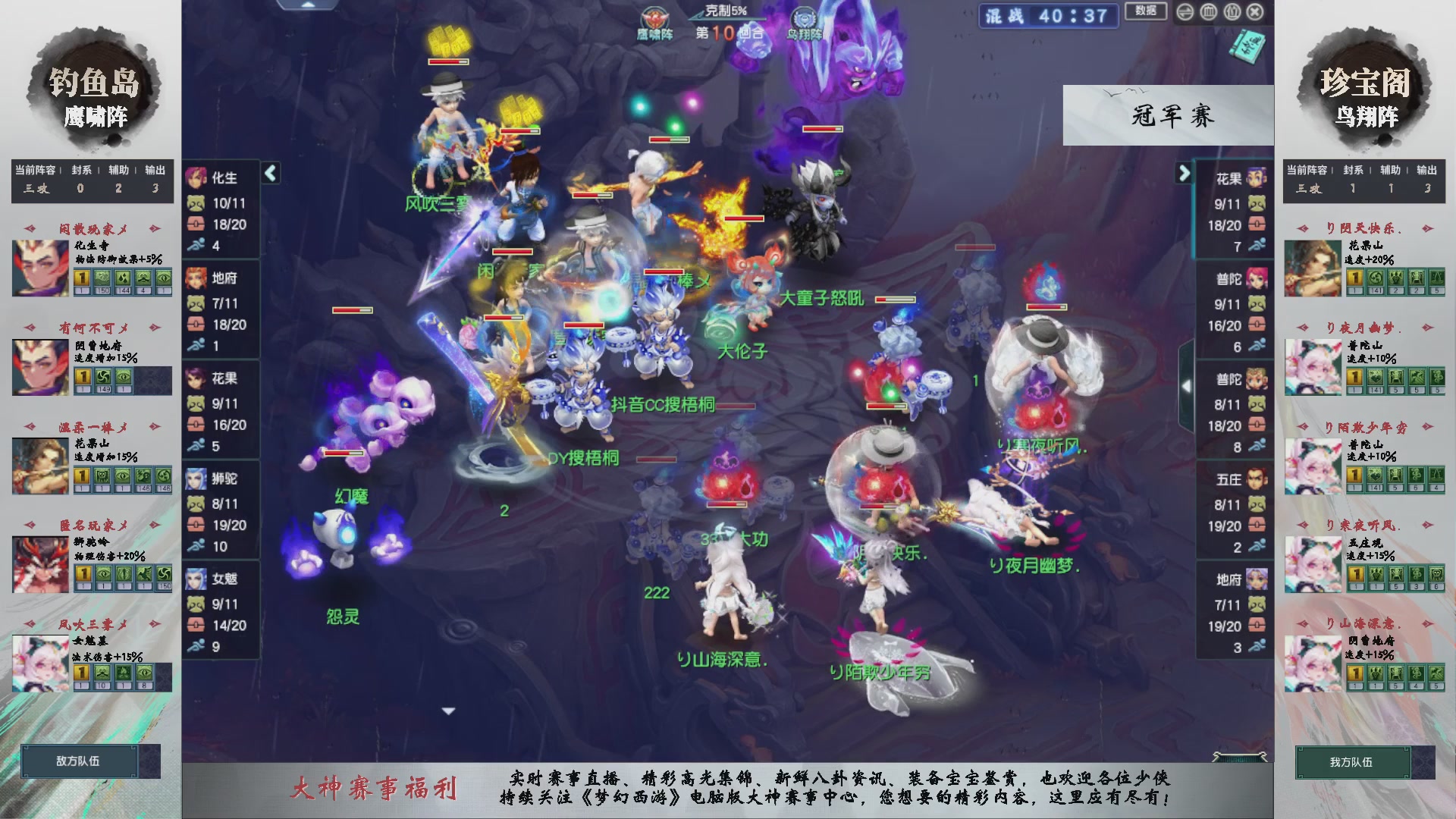
Task: Select the 化生 unit portrait in left panel
Action: 199,178
